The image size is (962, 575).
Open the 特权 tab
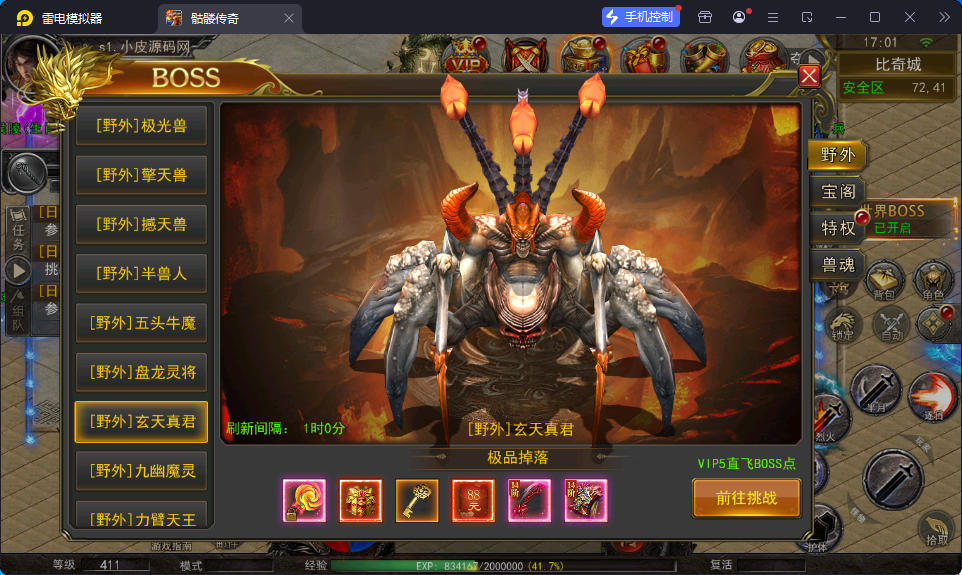pyautogui.click(x=837, y=228)
